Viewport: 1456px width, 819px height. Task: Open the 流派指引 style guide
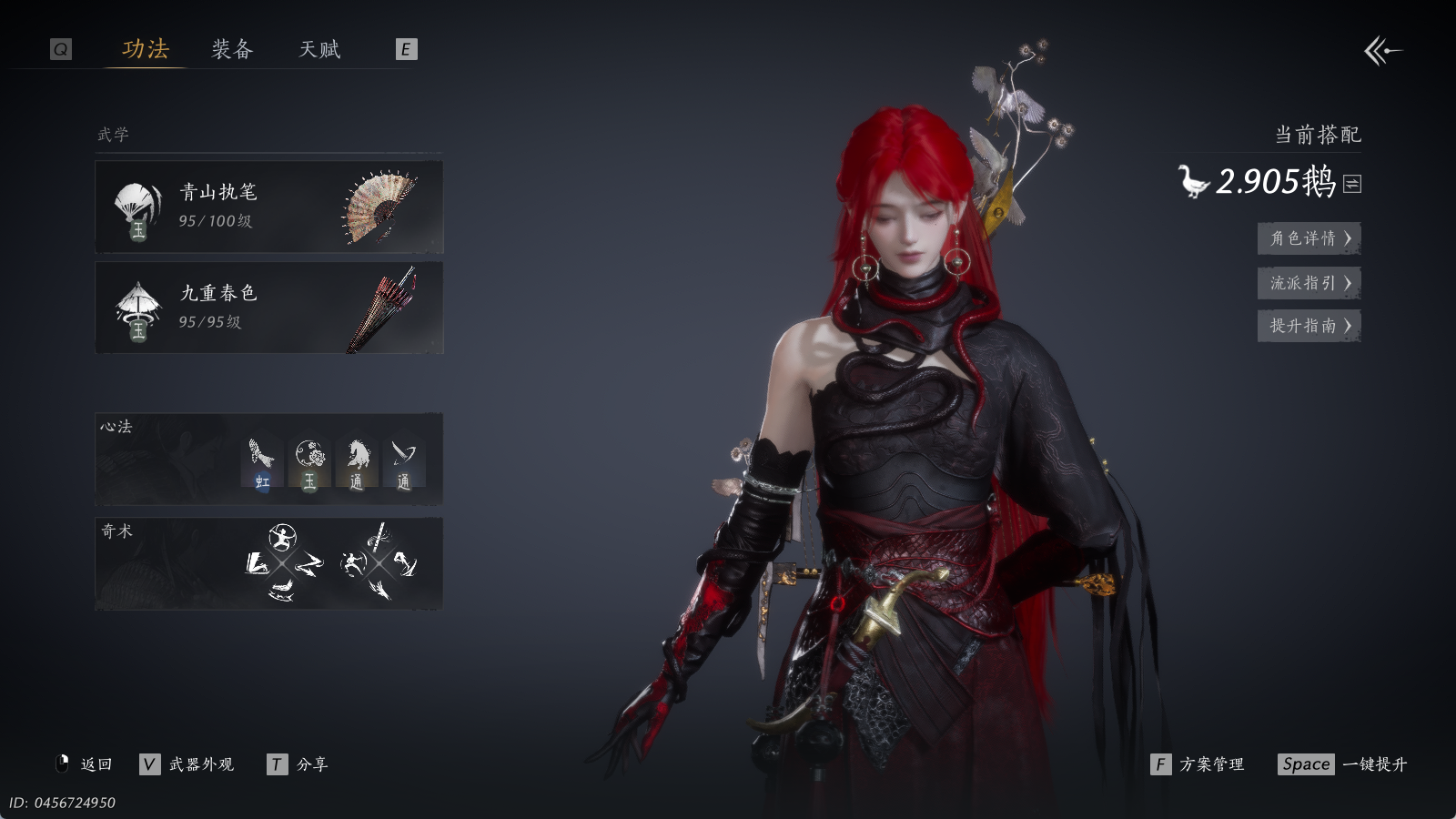click(x=1309, y=283)
